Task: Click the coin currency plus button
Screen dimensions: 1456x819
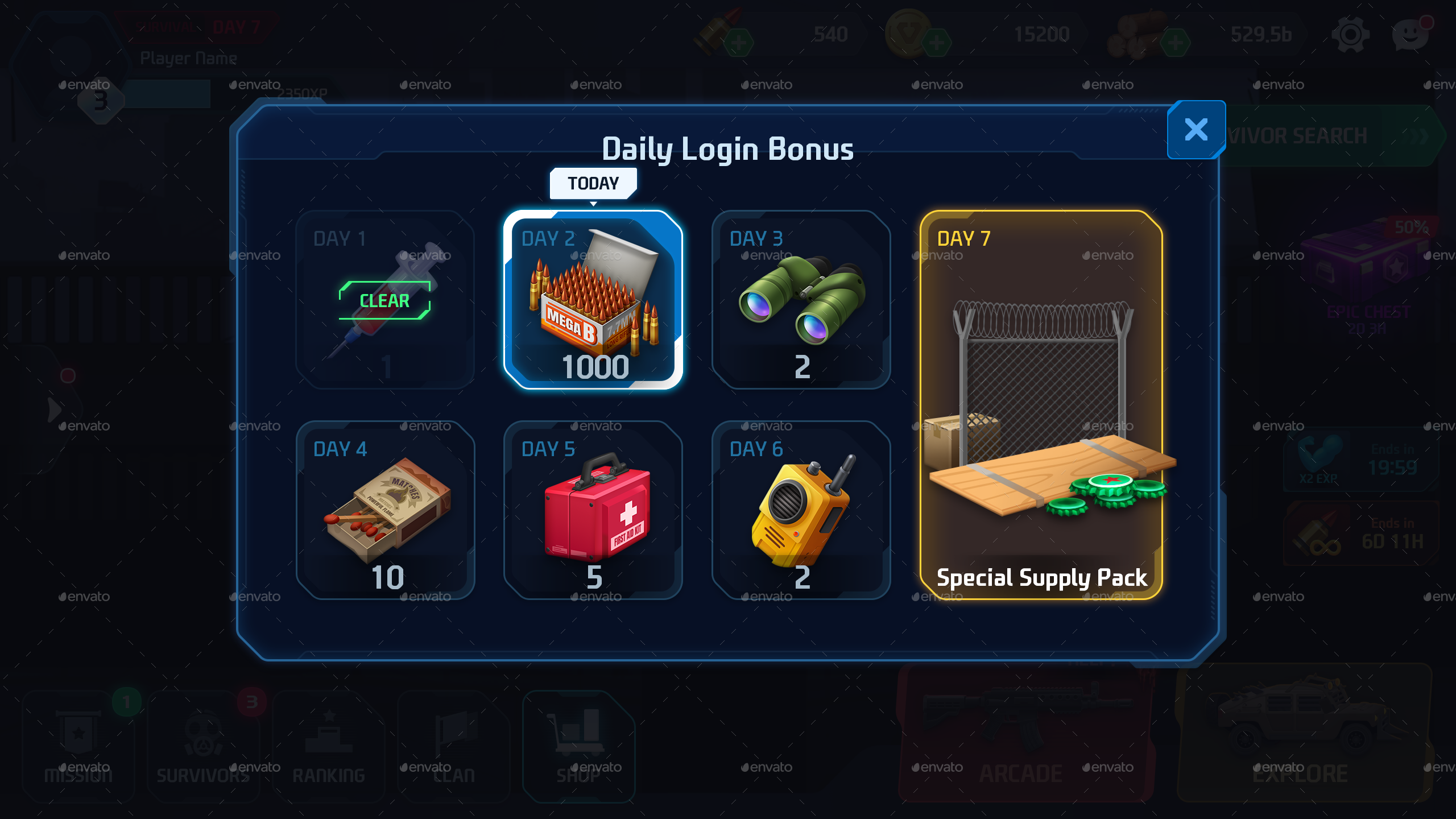Action: [937, 41]
